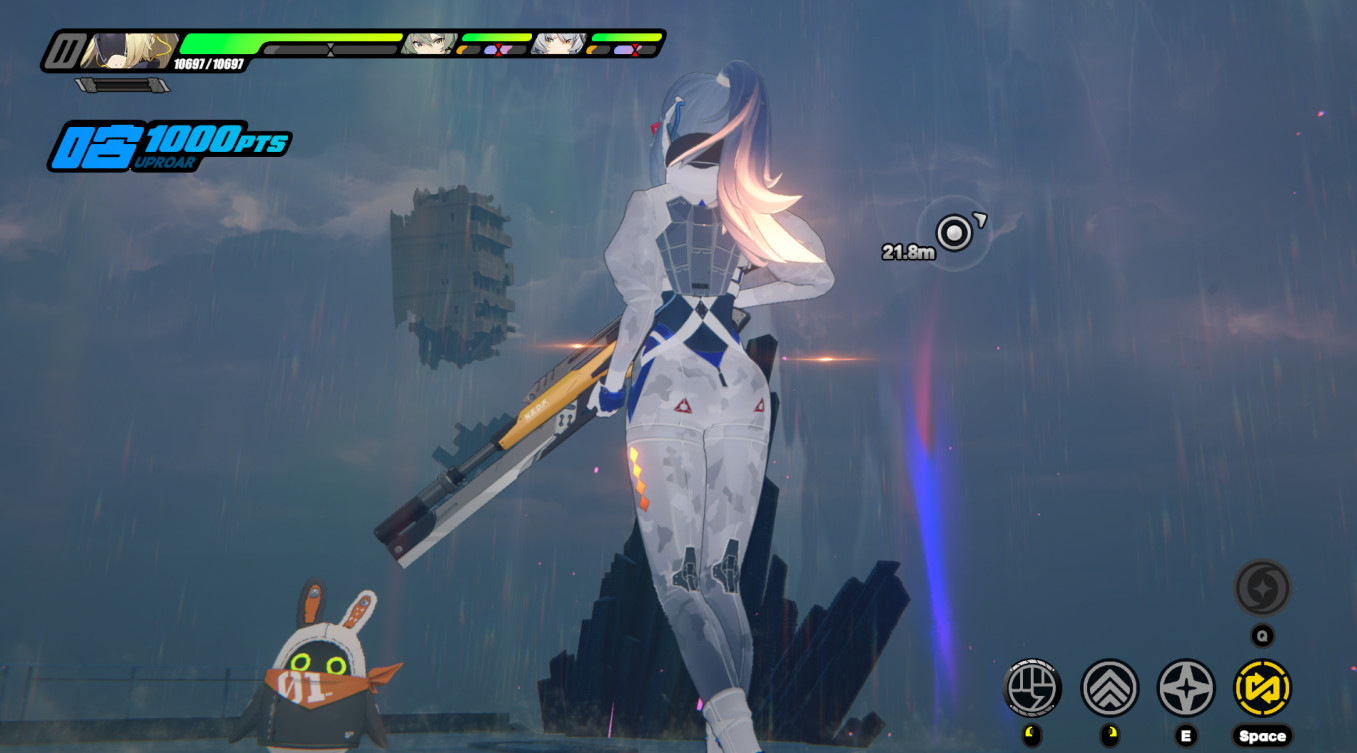Click the 21.8m distance label near the compass

pos(908,250)
